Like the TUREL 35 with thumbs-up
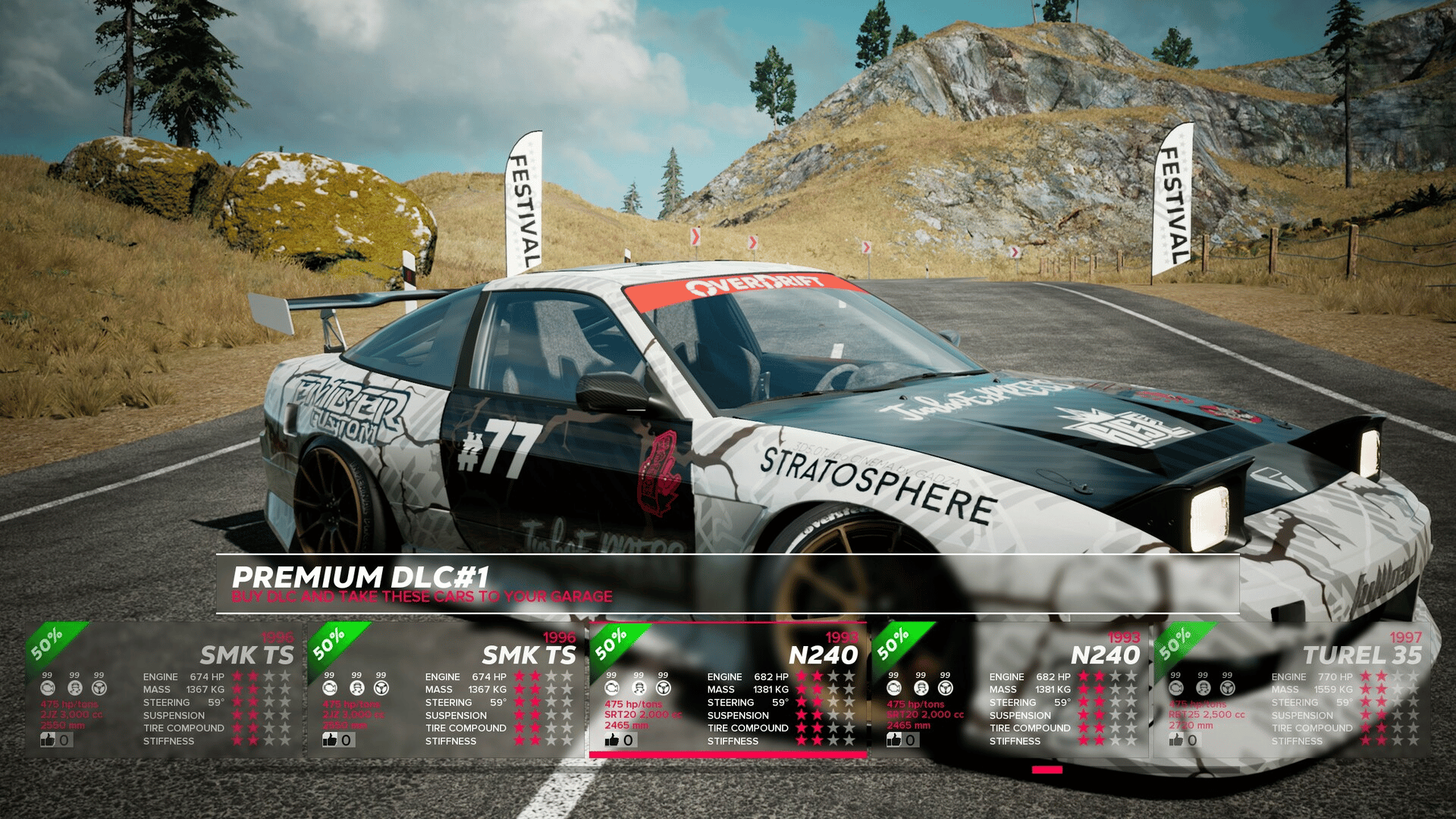The image size is (1456, 819). (1176, 739)
